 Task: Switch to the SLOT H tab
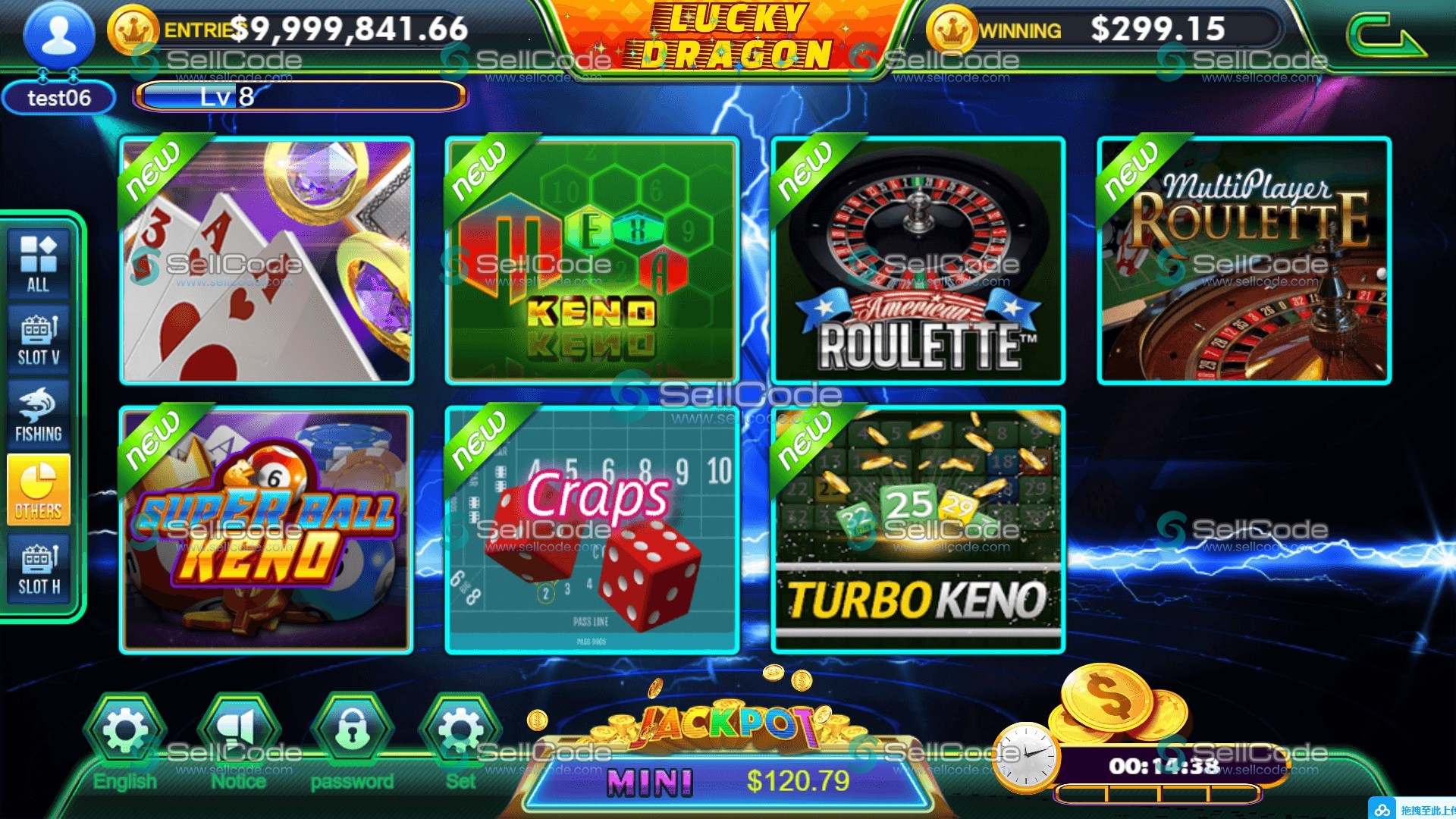click(39, 569)
